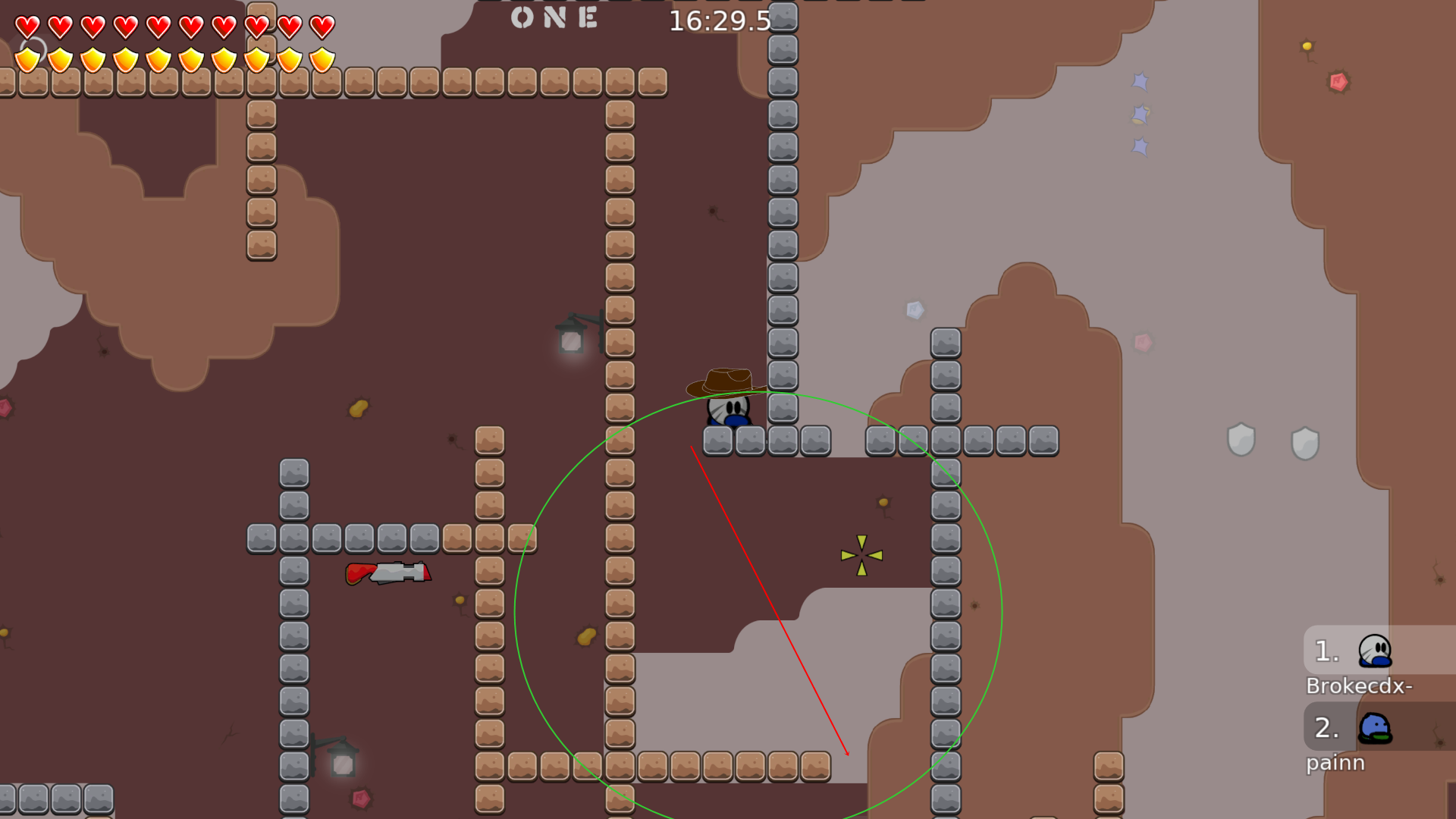
Task: Click the red shotgun pickup
Action: point(391,574)
